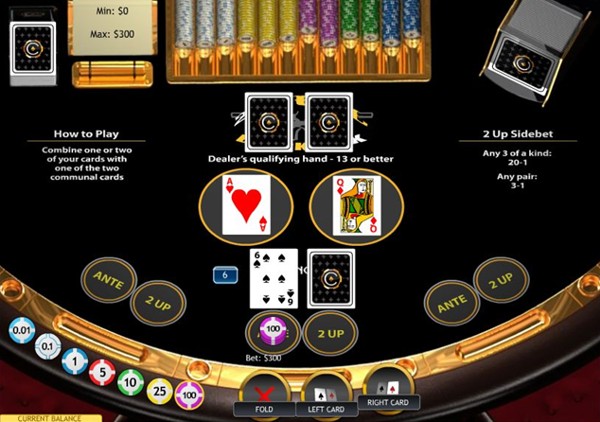
Task: Select the green 10 chip
Action: pyautogui.click(x=130, y=383)
